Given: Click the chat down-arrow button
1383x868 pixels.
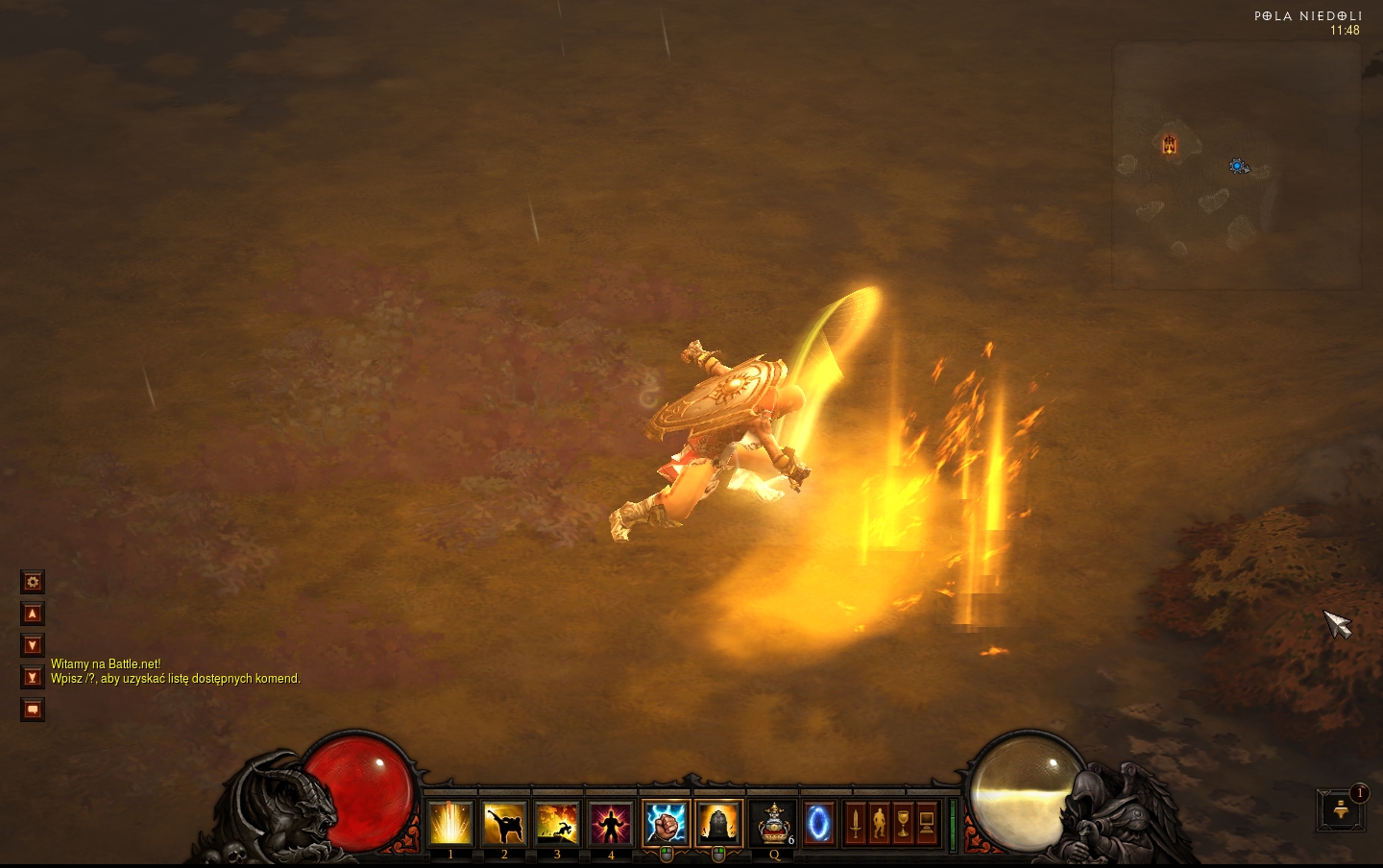Looking at the screenshot, I should pyautogui.click(x=33, y=645).
